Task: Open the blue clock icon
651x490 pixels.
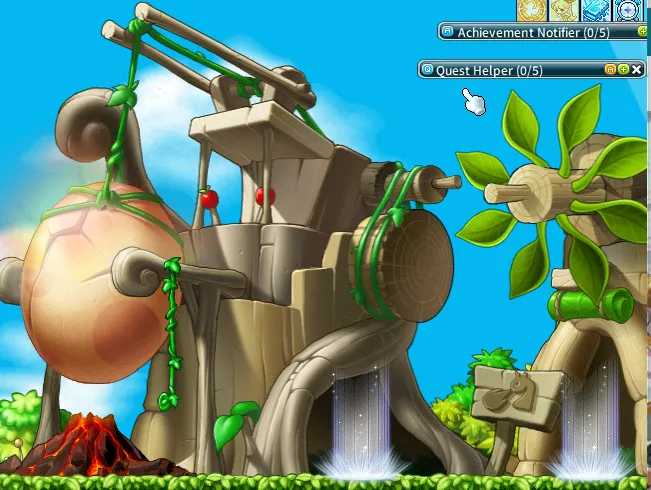Action: (x=628, y=9)
